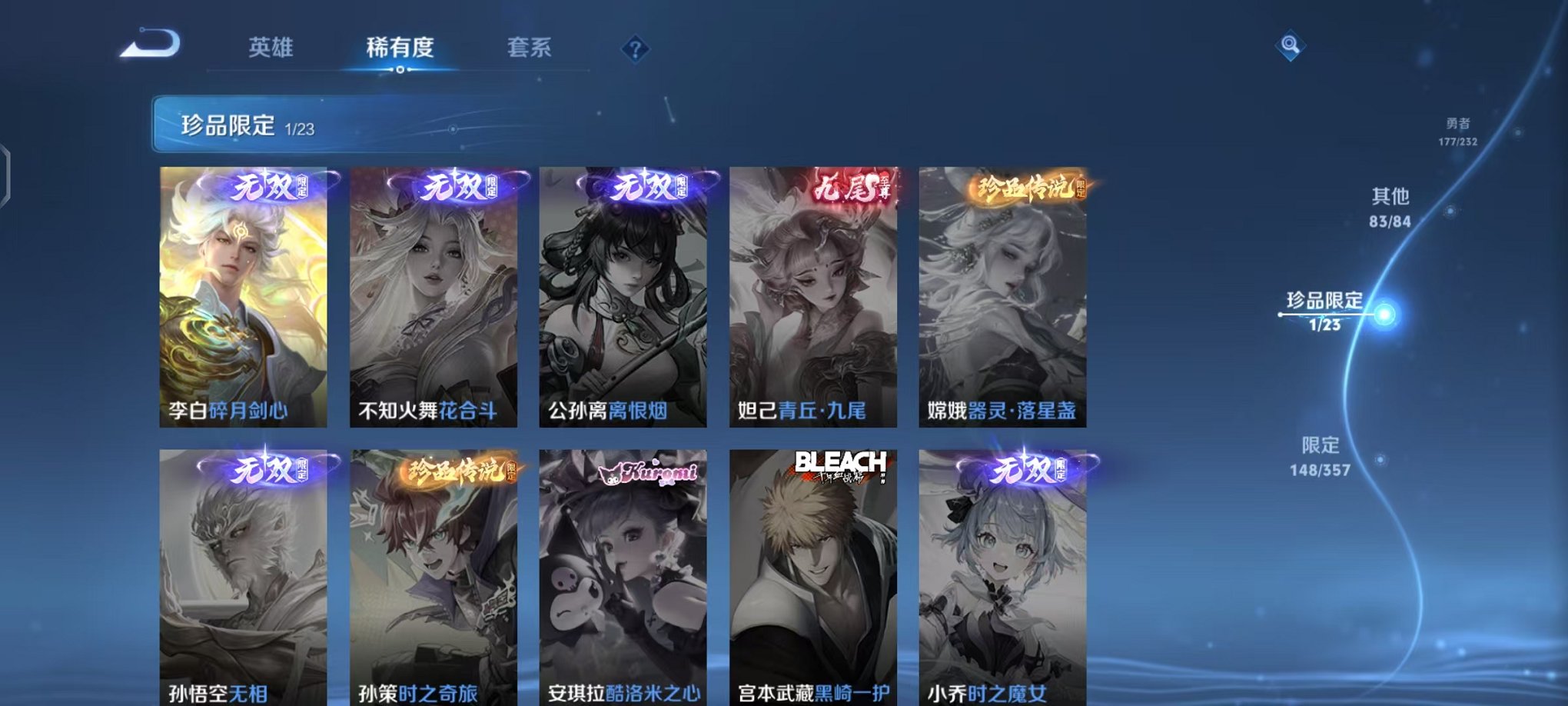
Task: Select the 稀有度 tab
Action: tap(400, 46)
